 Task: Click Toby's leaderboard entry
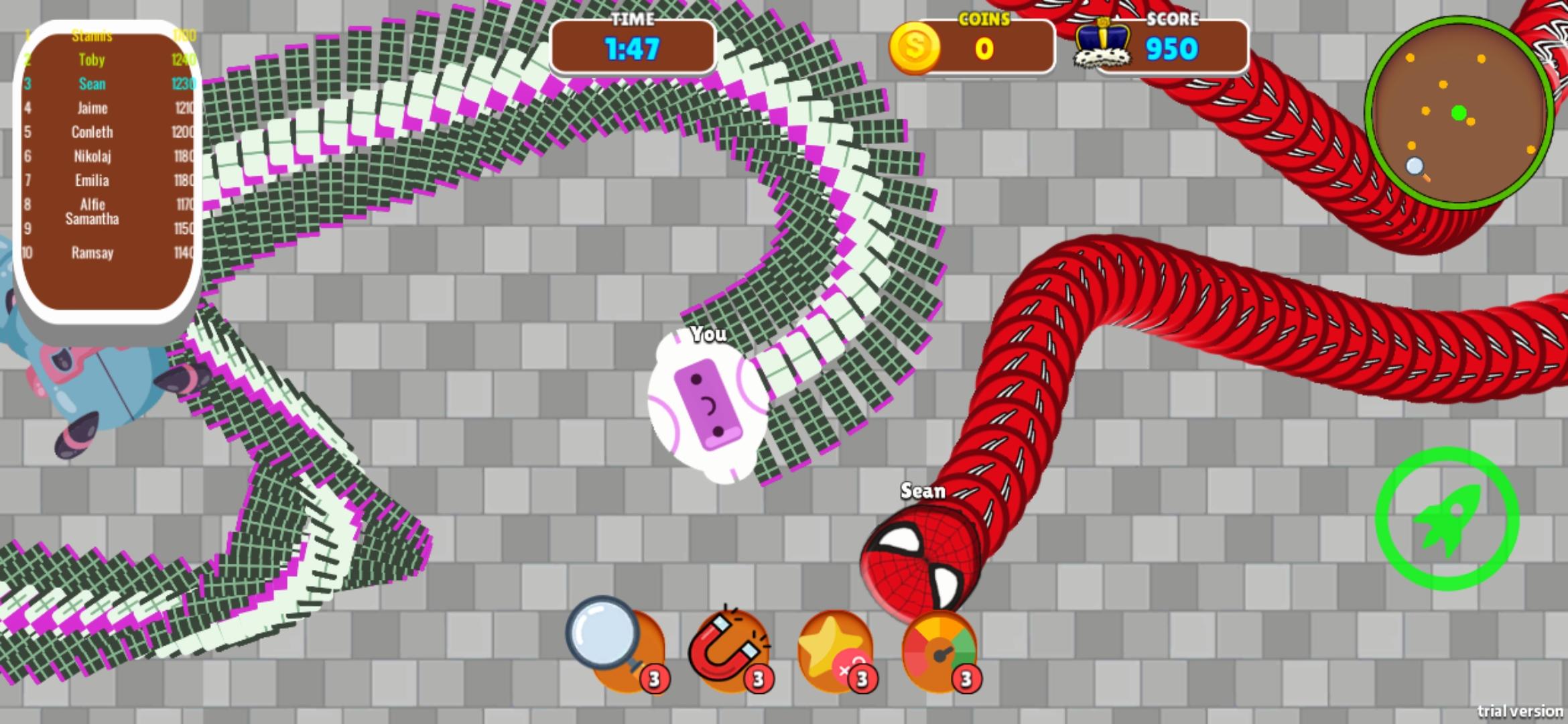(92, 60)
